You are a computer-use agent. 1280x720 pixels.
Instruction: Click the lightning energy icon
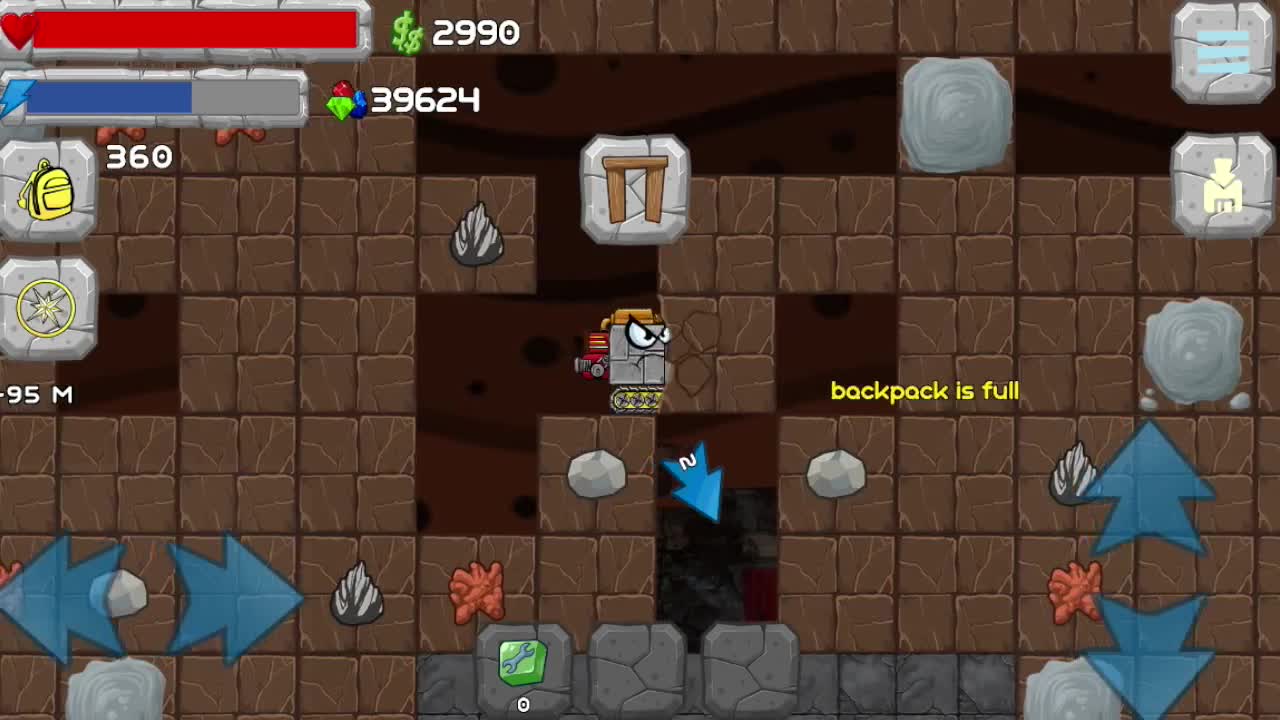[x=15, y=95]
